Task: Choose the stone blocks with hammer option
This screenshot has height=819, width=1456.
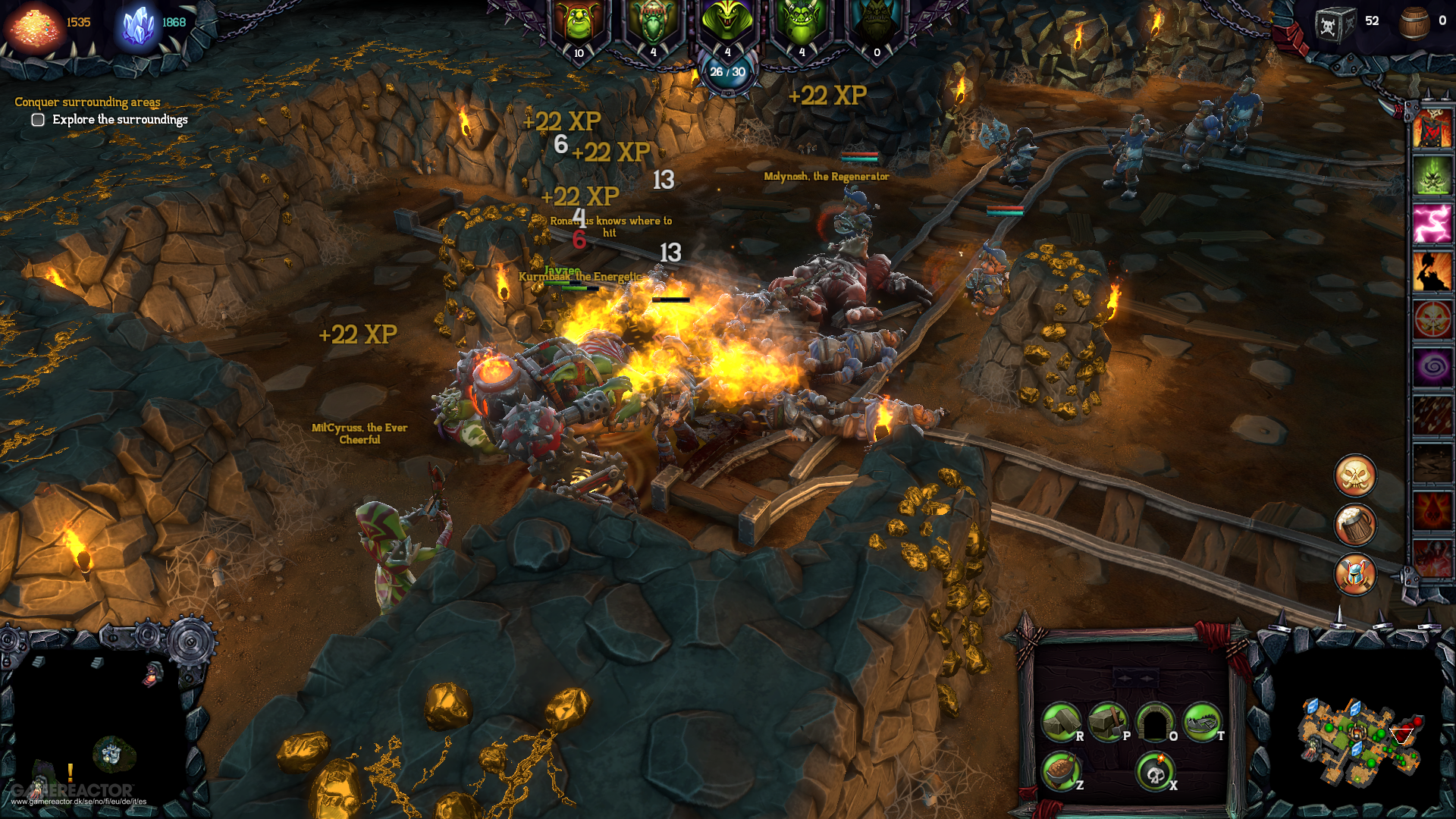Action: tap(1107, 722)
